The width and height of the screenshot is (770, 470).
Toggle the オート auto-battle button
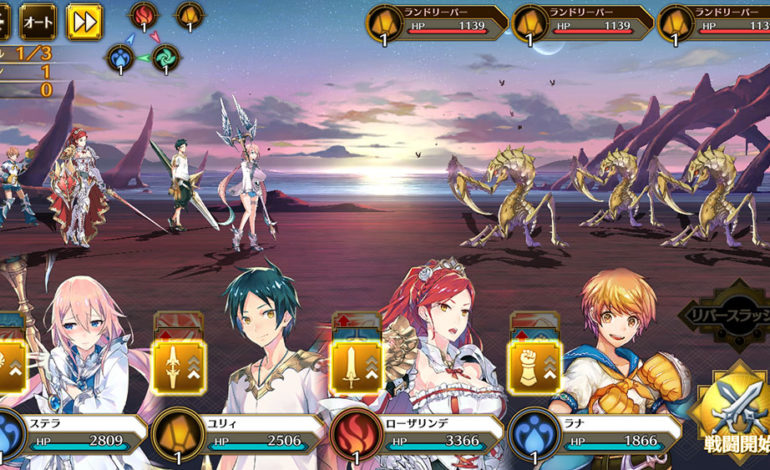click(38, 21)
